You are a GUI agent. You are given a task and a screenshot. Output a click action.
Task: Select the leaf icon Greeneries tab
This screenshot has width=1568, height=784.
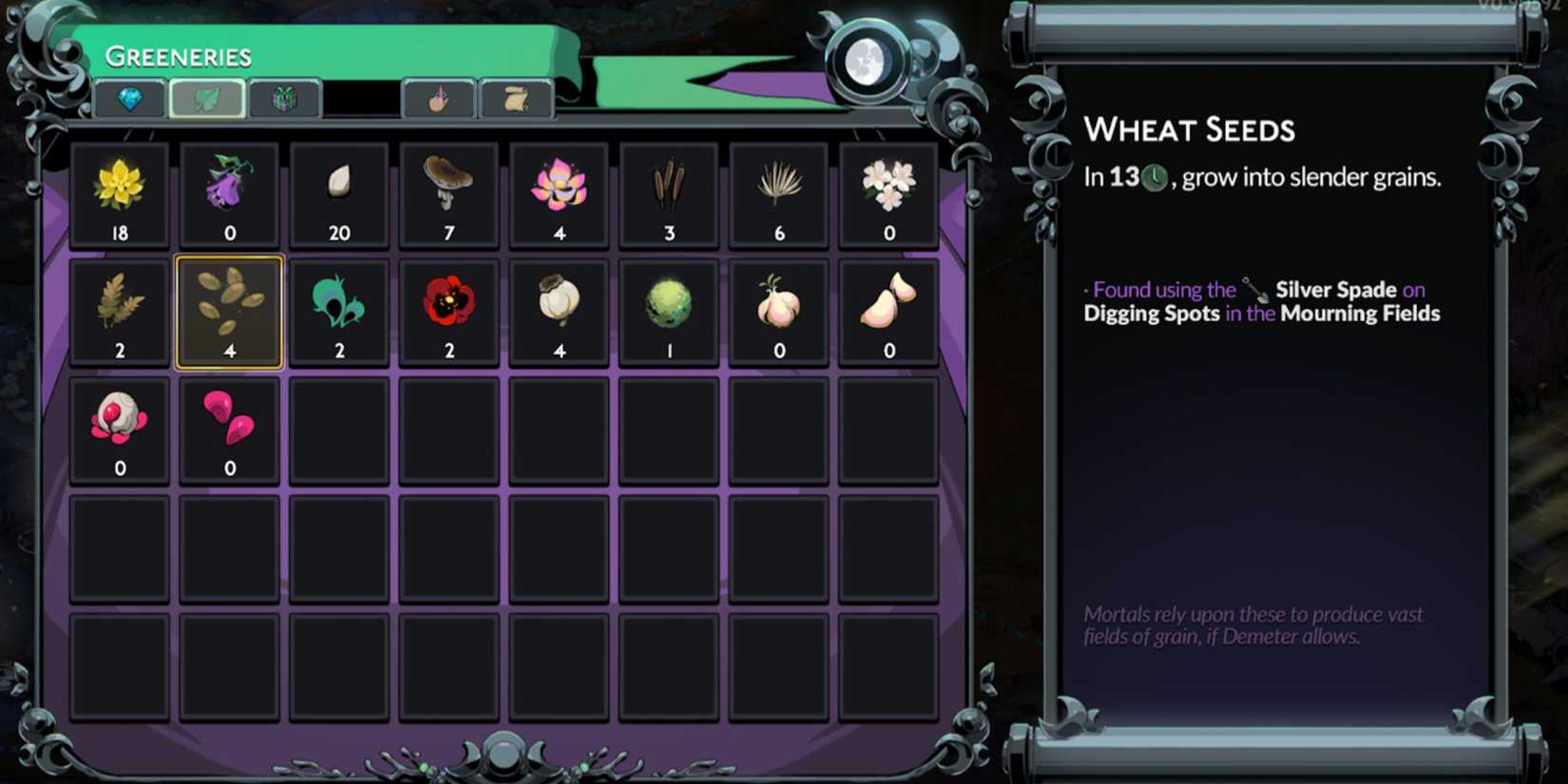(x=206, y=98)
